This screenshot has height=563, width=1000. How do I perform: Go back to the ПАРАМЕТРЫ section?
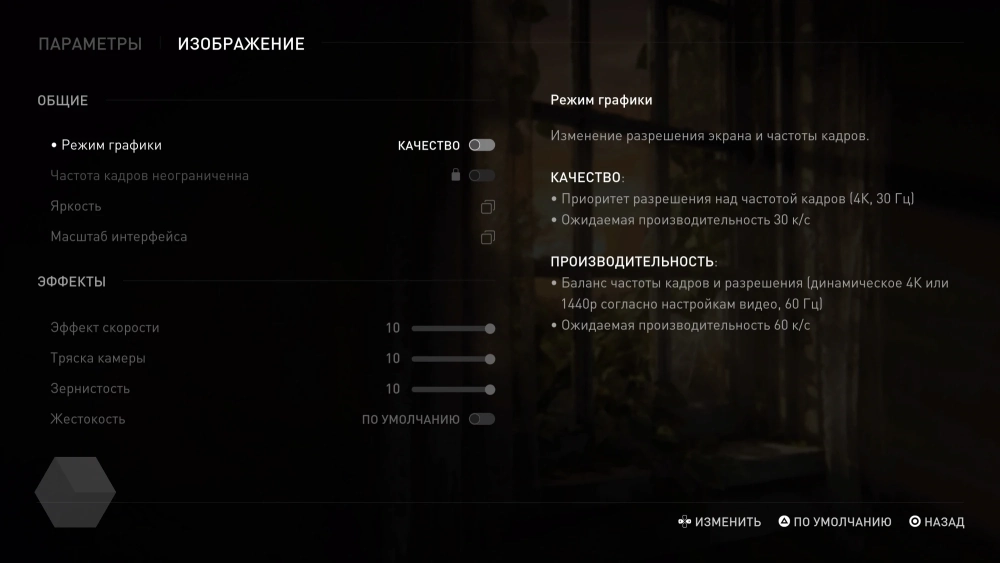(x=90, y=44)
